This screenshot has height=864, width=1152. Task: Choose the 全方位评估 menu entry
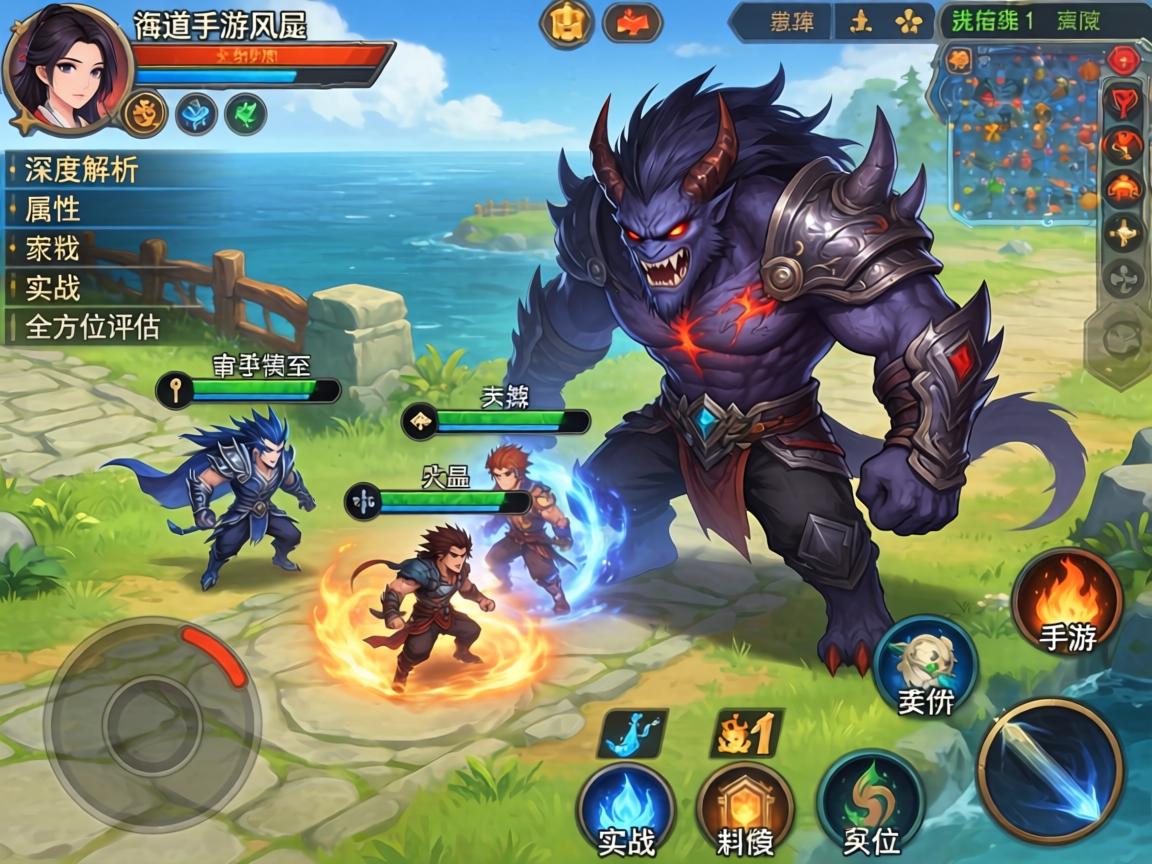point(93,327)
